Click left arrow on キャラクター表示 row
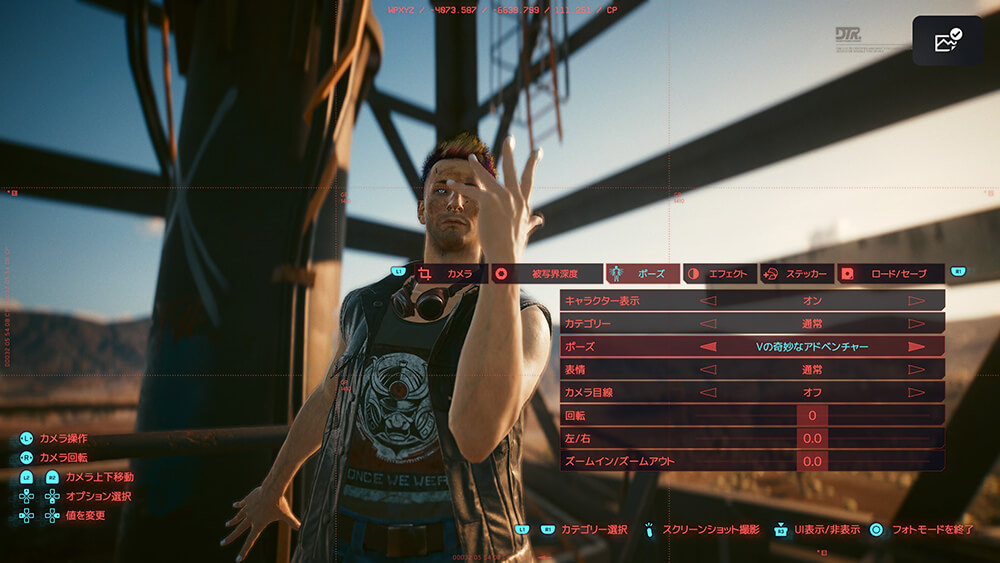The image size is (1000, 563). 708,300
